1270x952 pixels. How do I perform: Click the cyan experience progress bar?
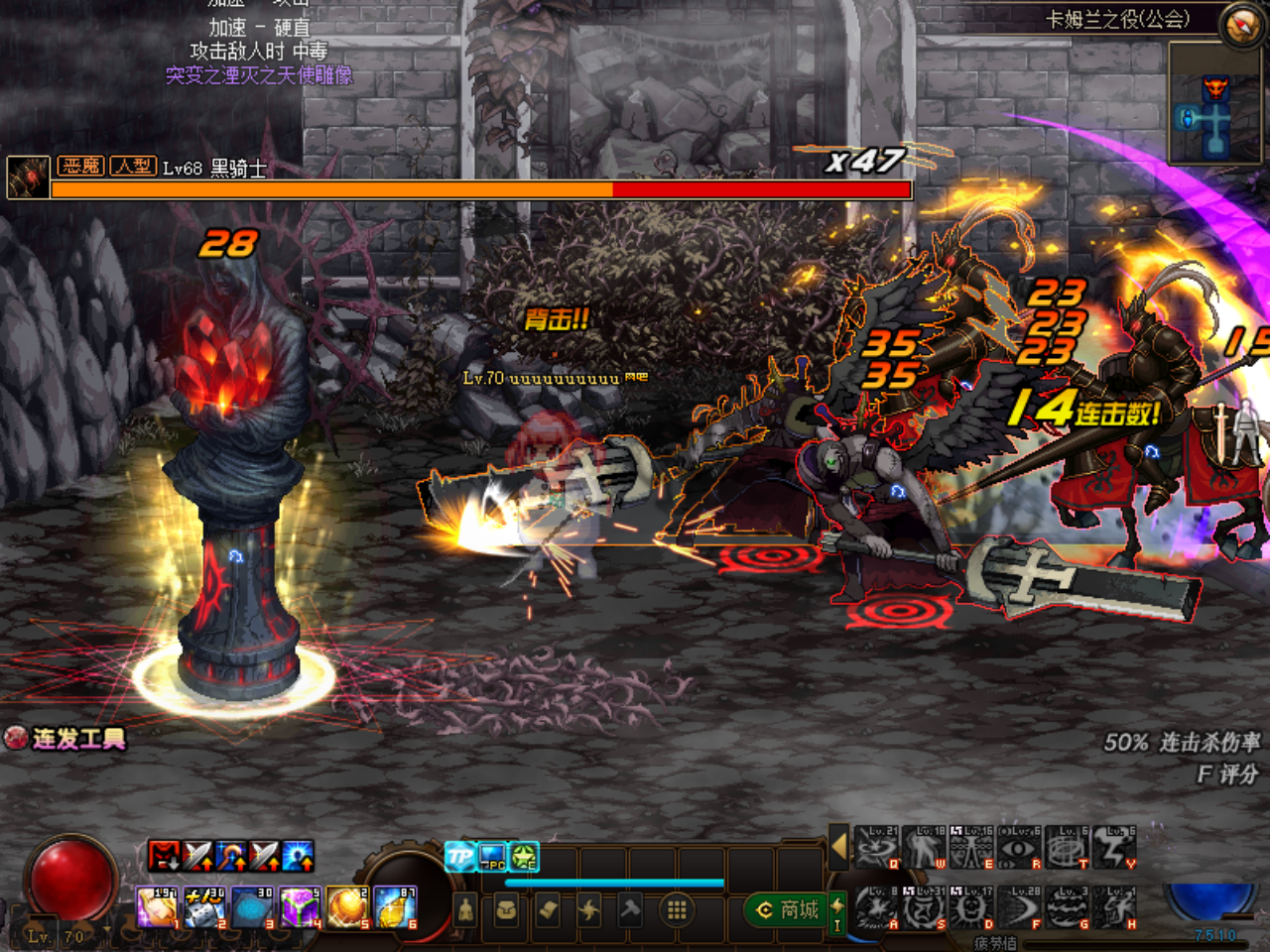pyautogui.click(x=615, y=882)
